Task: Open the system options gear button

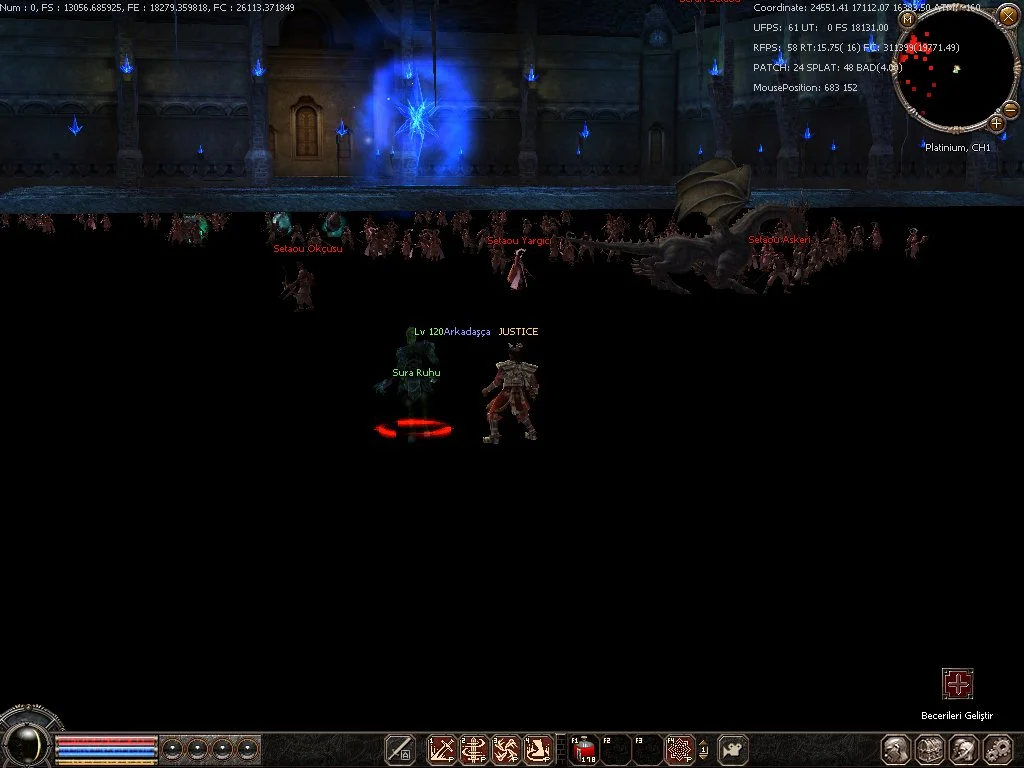Action: click(998, 749)
